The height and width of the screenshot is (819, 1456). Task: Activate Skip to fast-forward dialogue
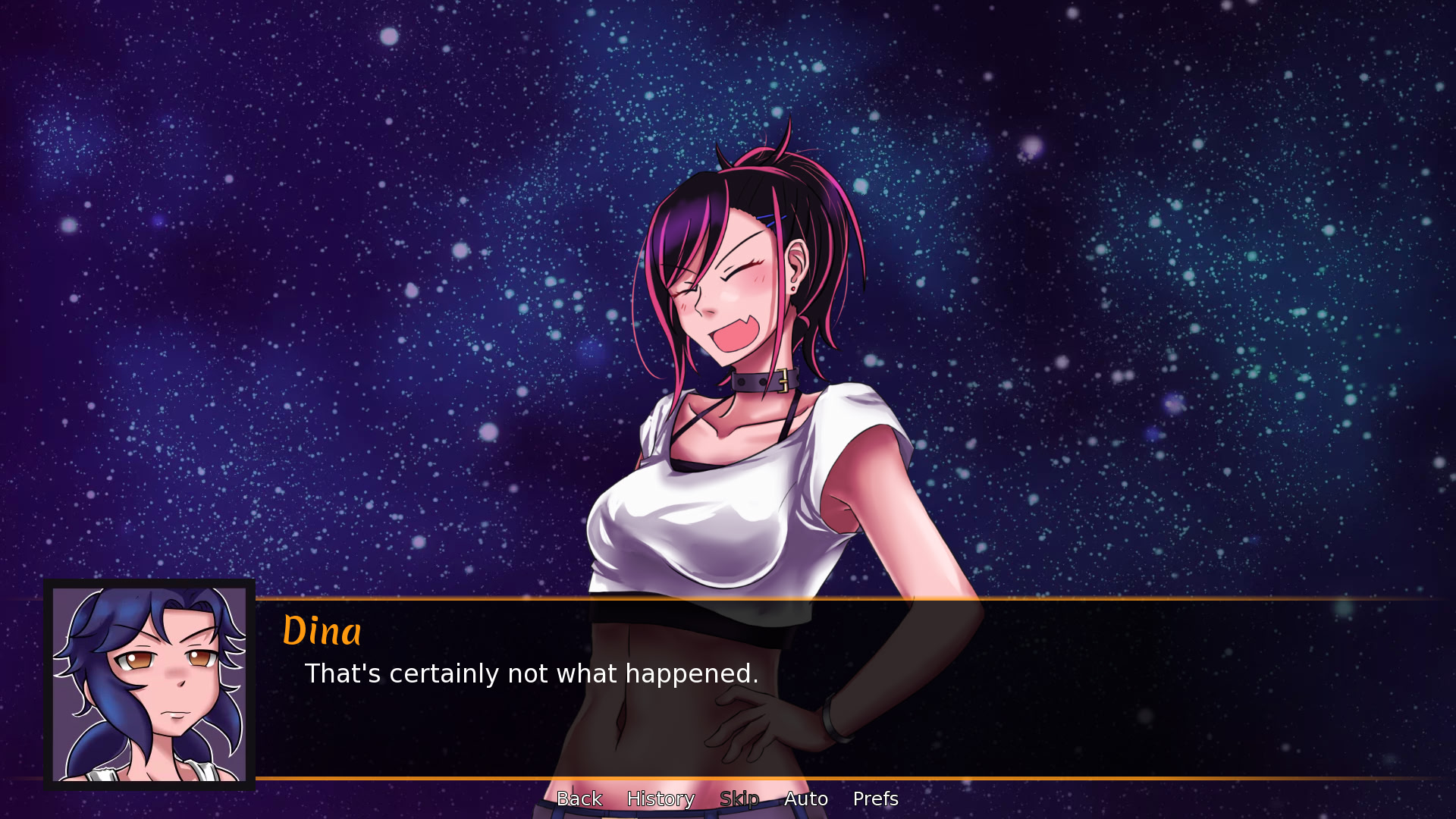[739, 799]
